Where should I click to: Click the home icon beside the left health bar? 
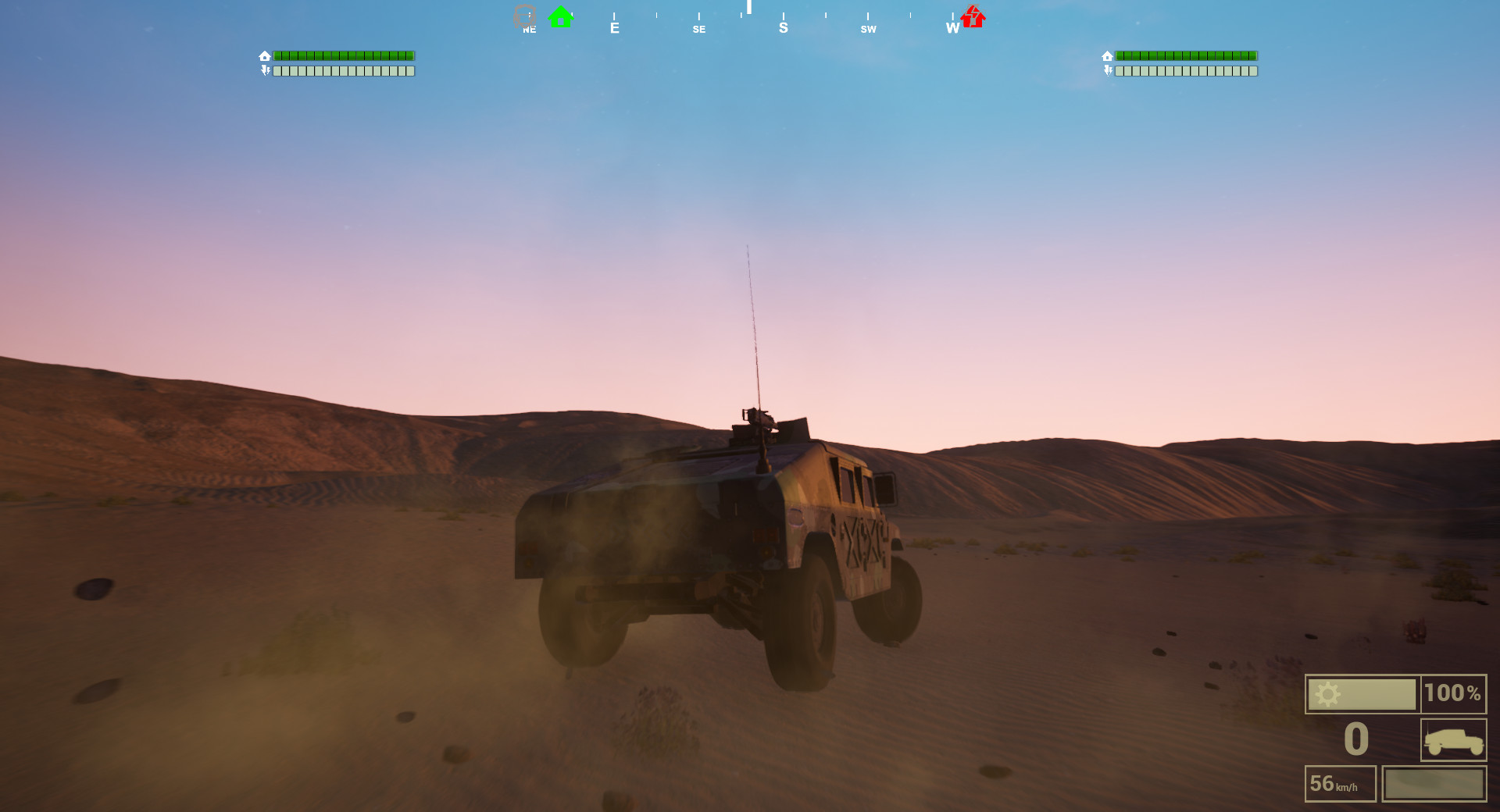(265, 55)
